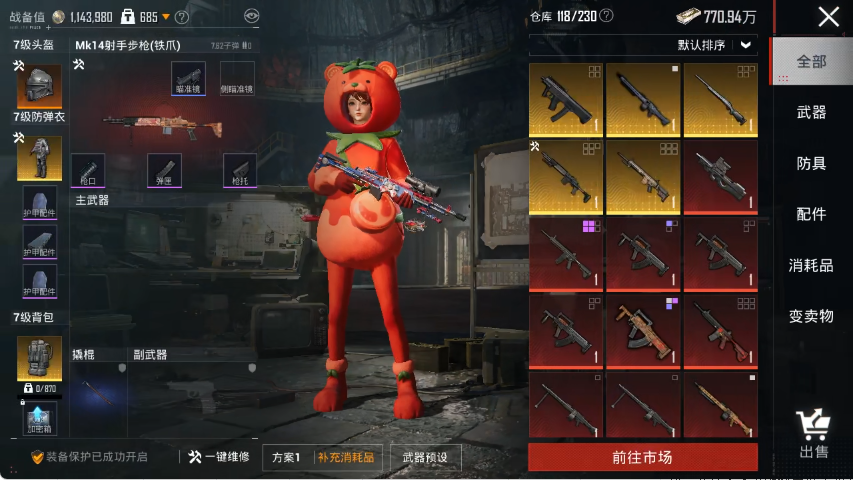Select the 全部 category tab
This screenshot has width=853, height=480.
point(811,61)
